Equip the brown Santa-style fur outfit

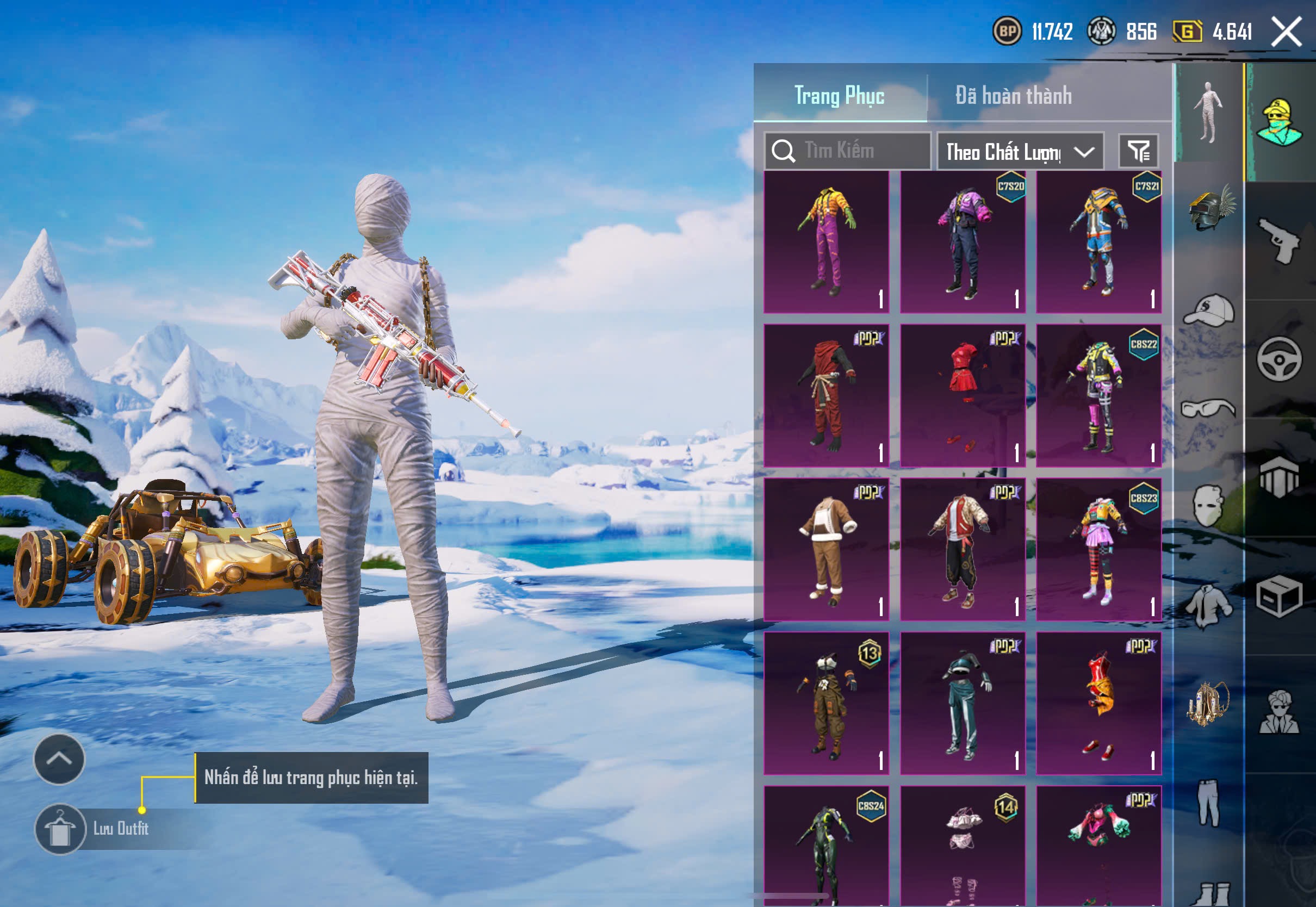tap(826, 550)
